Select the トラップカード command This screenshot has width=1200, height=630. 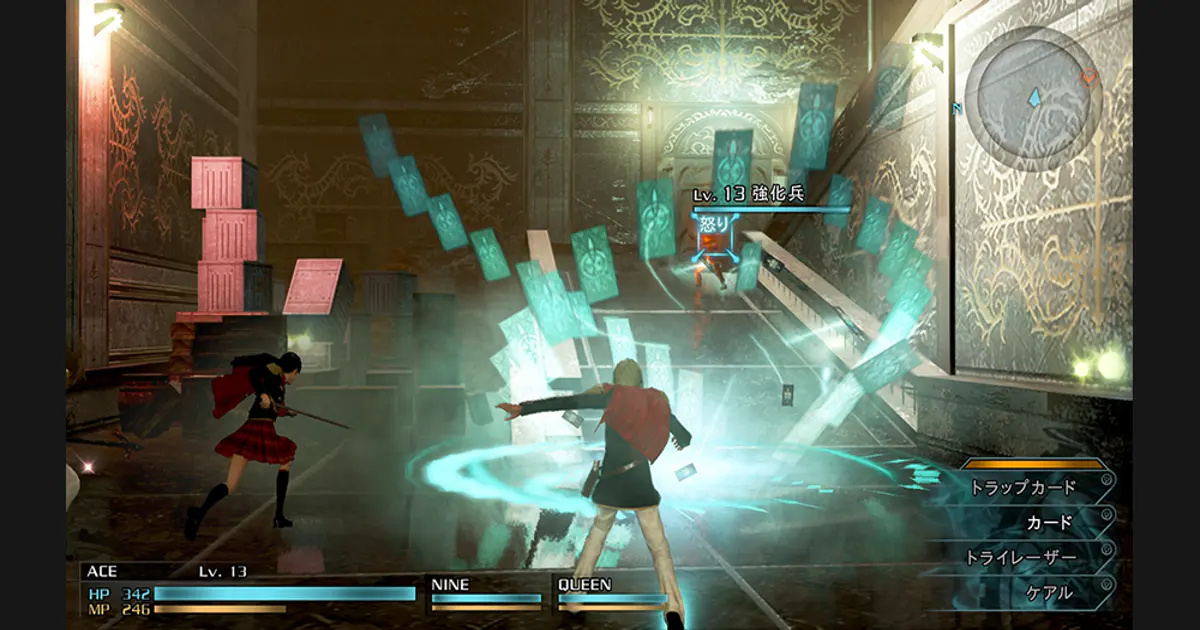(1025, 487)
